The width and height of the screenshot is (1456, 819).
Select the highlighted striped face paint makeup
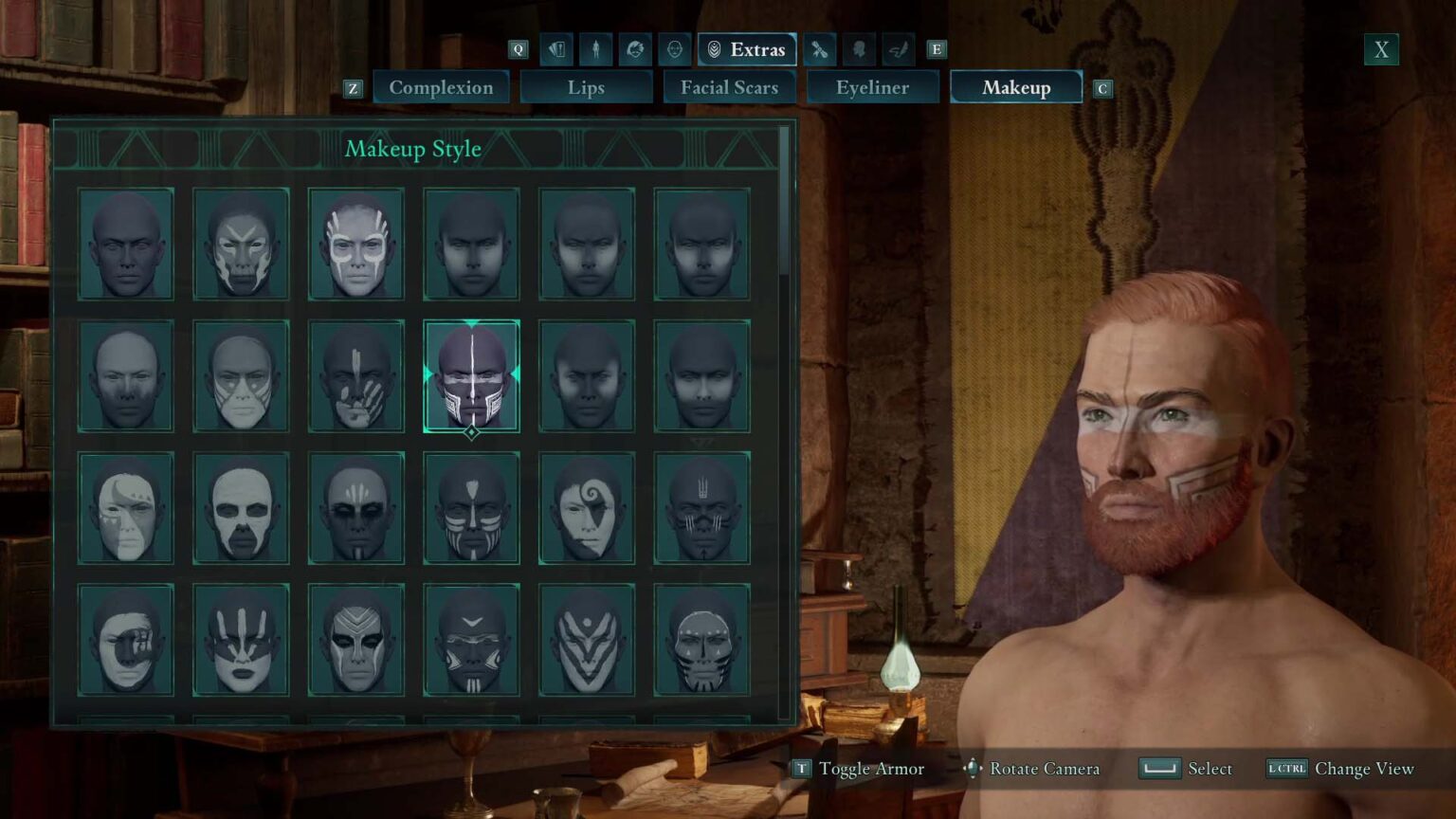tap(471, 377)
